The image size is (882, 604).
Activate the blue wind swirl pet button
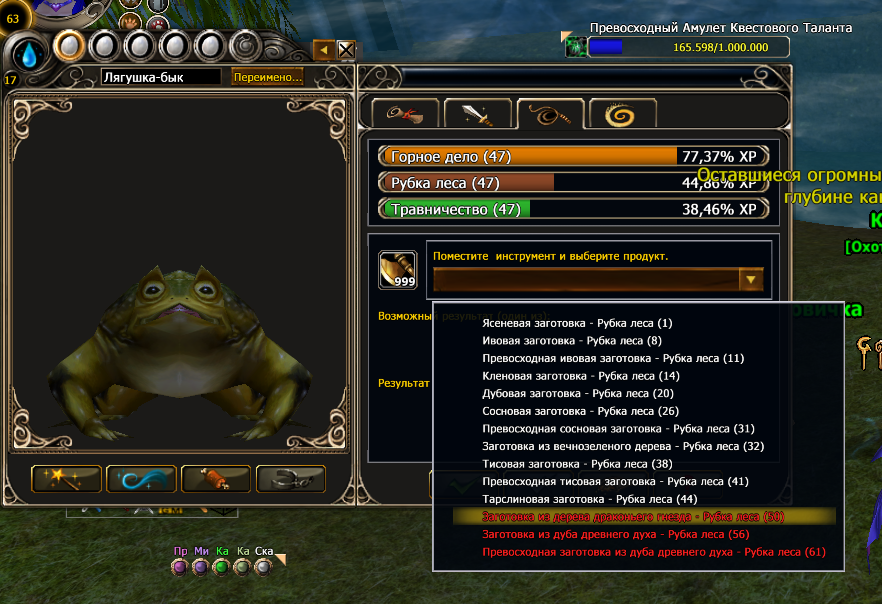(141, 479)
